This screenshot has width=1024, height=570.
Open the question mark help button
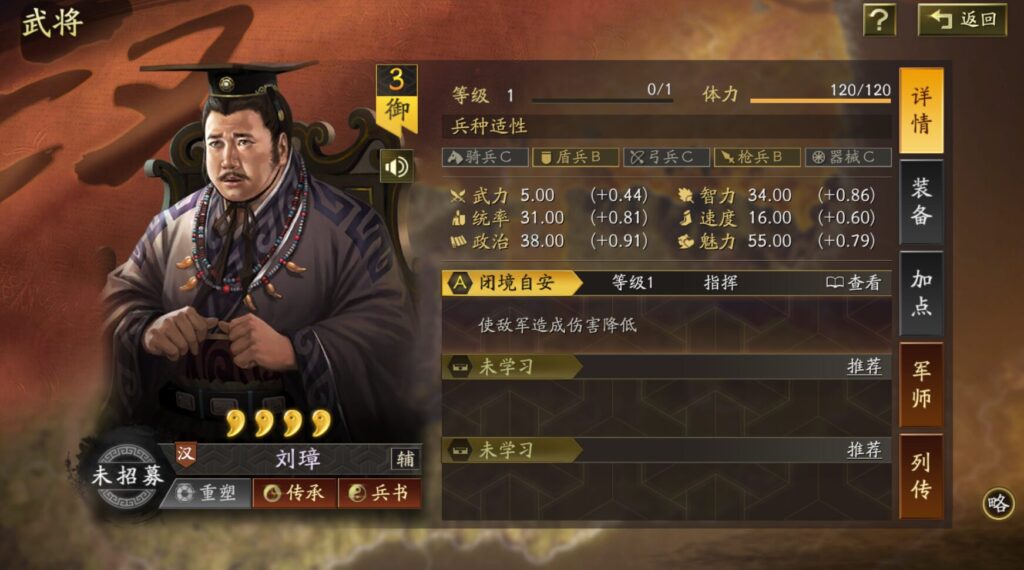[x=879, y=19]
